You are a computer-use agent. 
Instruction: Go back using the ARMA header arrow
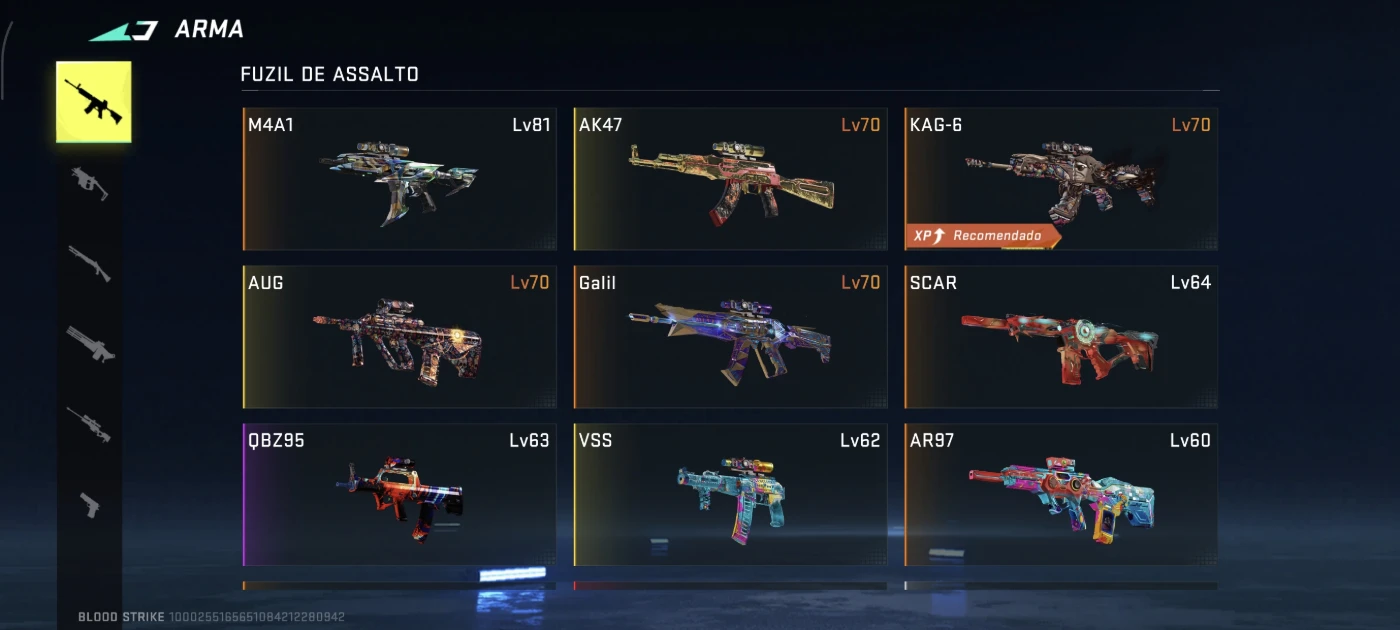(x=124, y=30)
